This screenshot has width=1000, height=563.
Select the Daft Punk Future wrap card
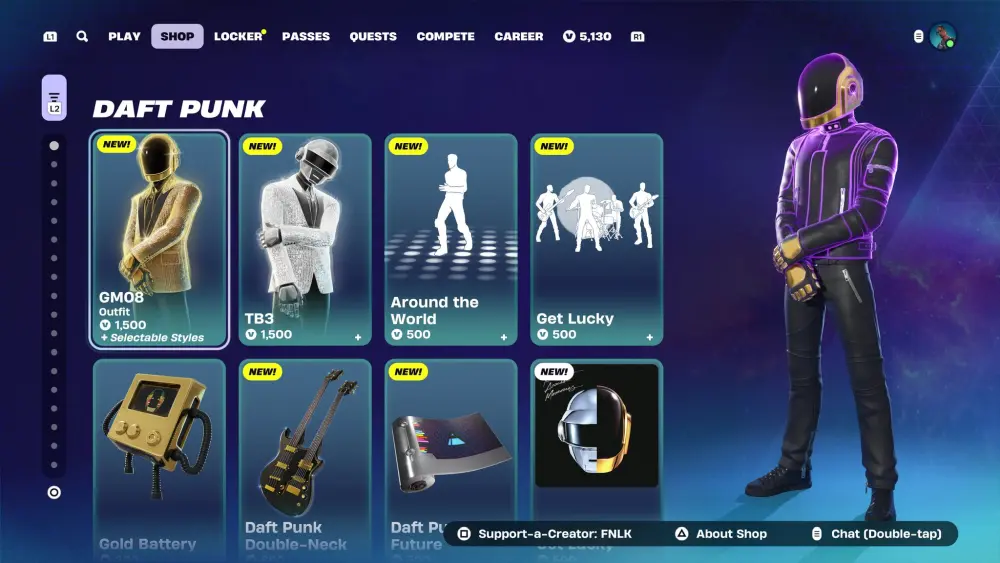451,440
